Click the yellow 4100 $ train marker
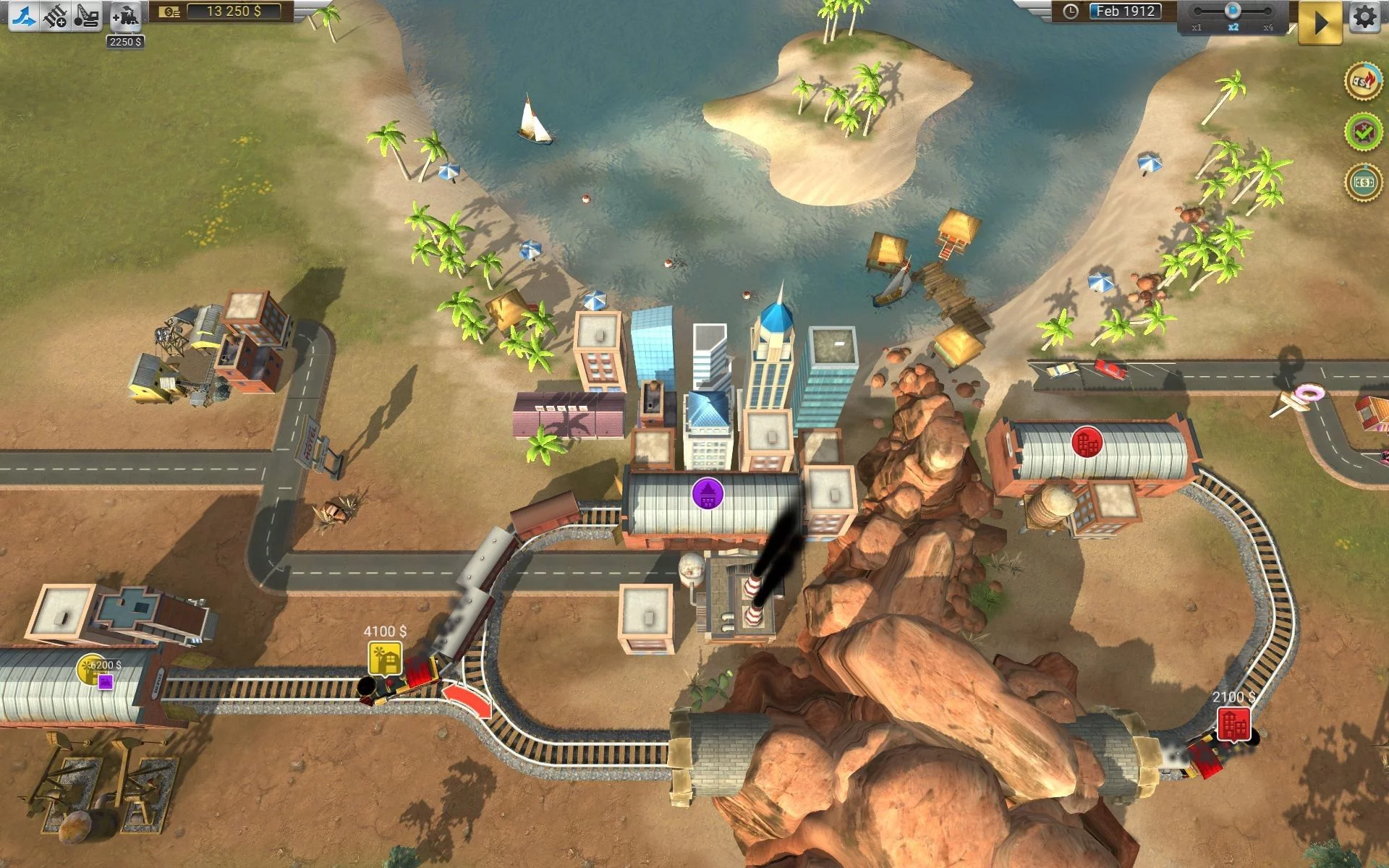This screenshot has height=868, width=1389. 384,658
